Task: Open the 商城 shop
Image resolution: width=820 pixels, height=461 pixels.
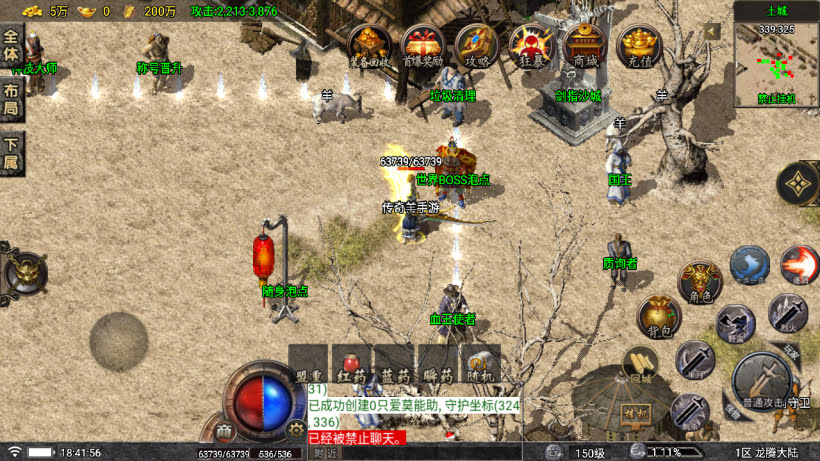Action: (583, 46)
